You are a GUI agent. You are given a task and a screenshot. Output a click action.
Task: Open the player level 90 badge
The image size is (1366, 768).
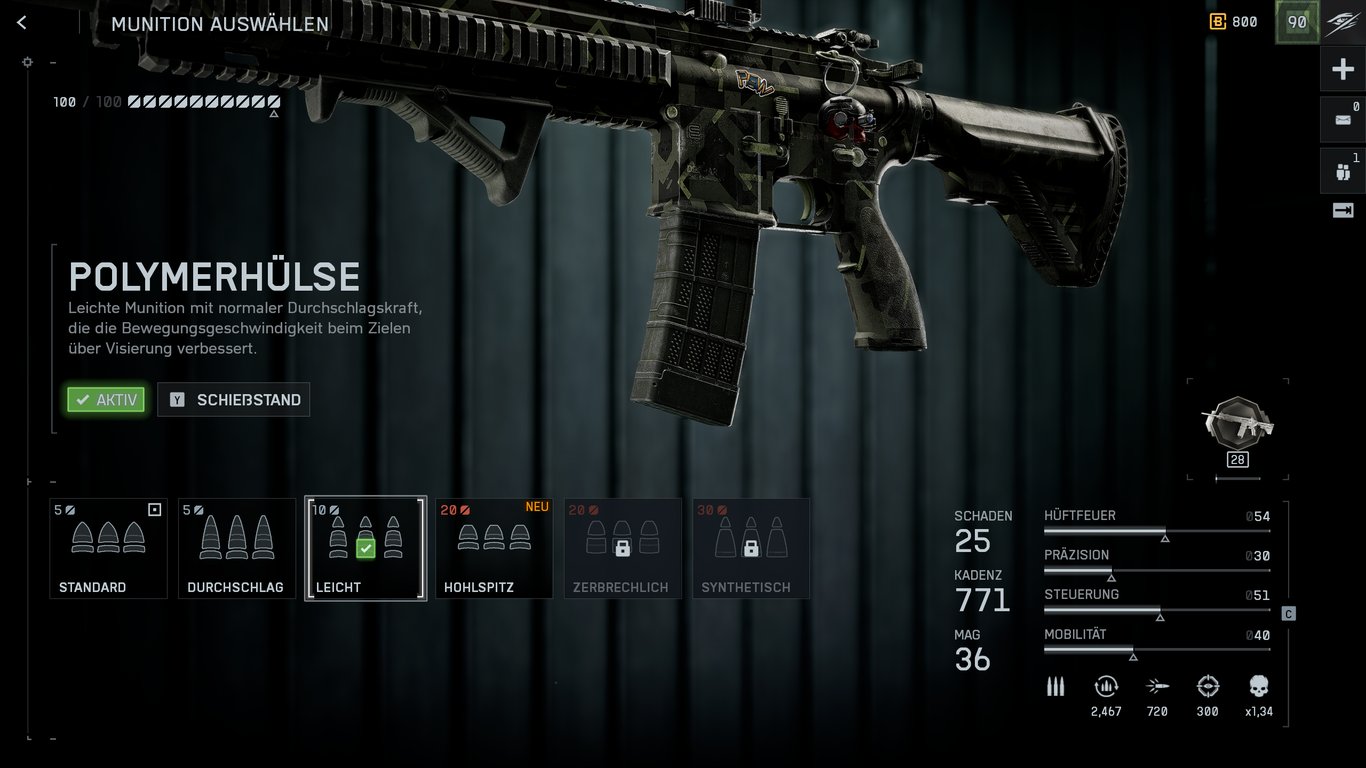click(1297, 23)
